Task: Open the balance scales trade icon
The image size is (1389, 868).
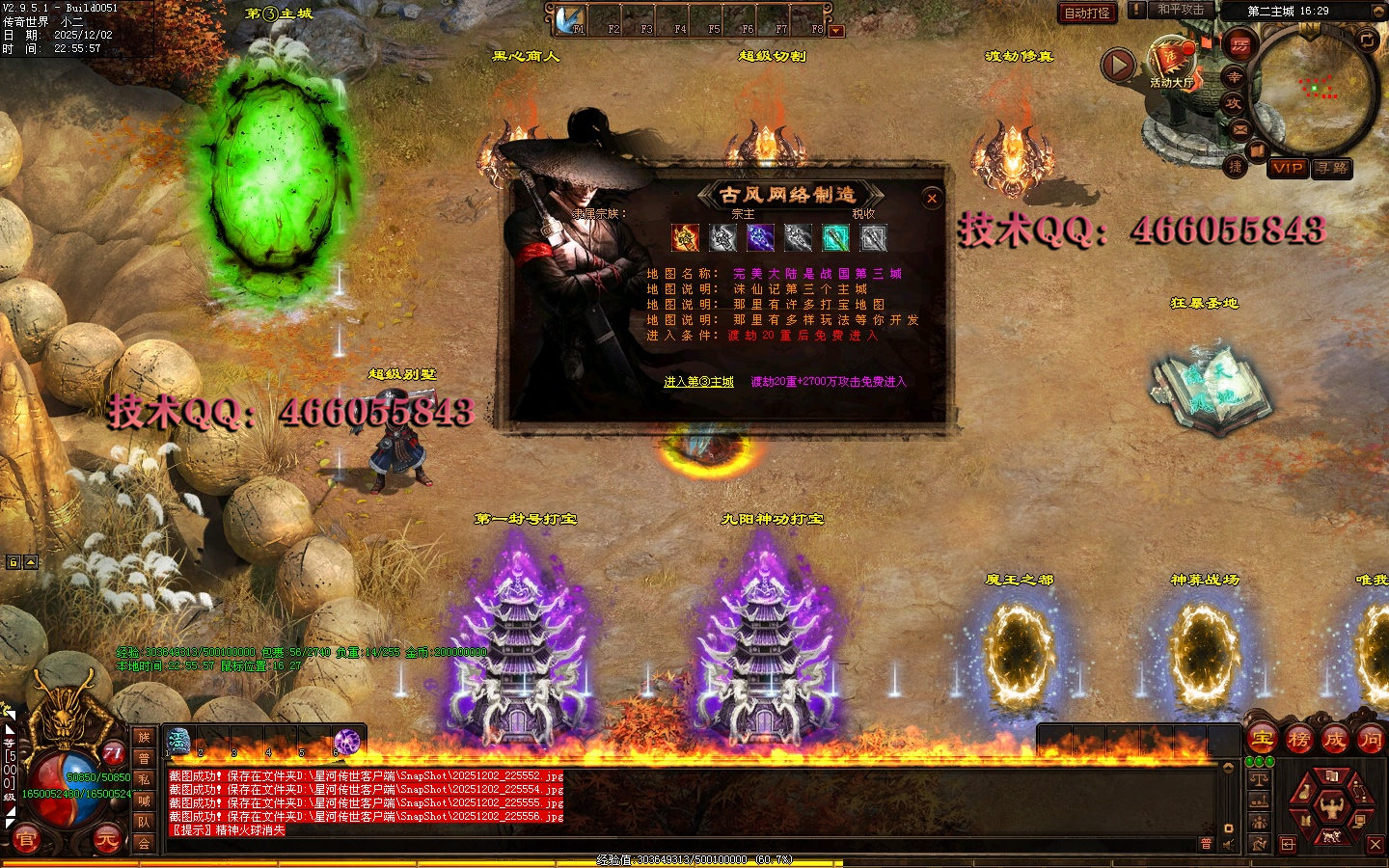Action: coord(1260,779)
